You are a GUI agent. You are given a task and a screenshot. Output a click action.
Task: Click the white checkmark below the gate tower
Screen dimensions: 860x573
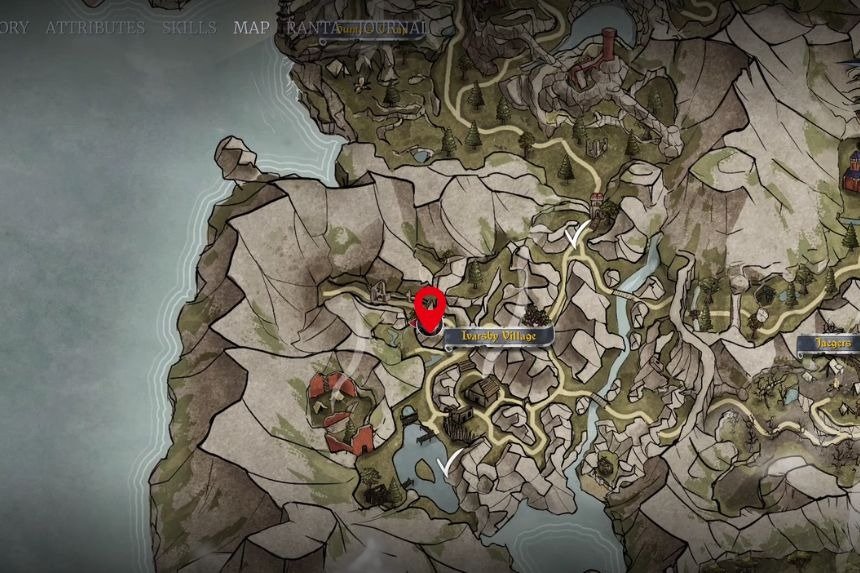click(x=575, y=237)
